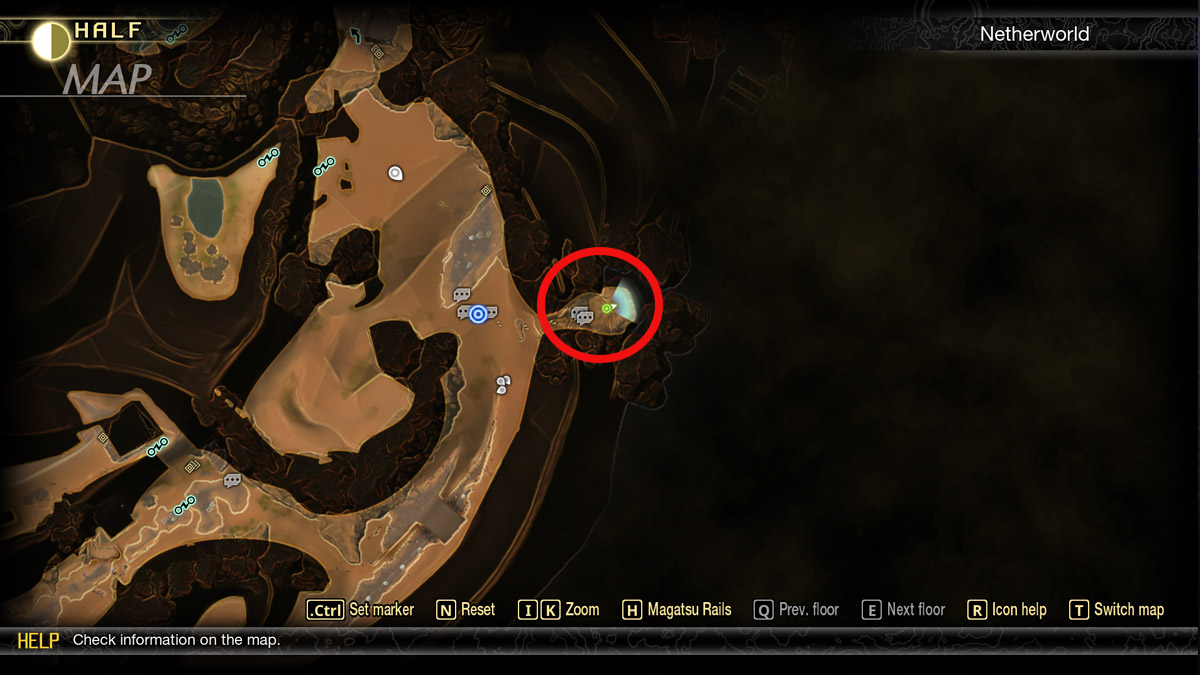Select the blue leyline fount marker
Screen dimensions: 1200x675
[x=478, y=314]
